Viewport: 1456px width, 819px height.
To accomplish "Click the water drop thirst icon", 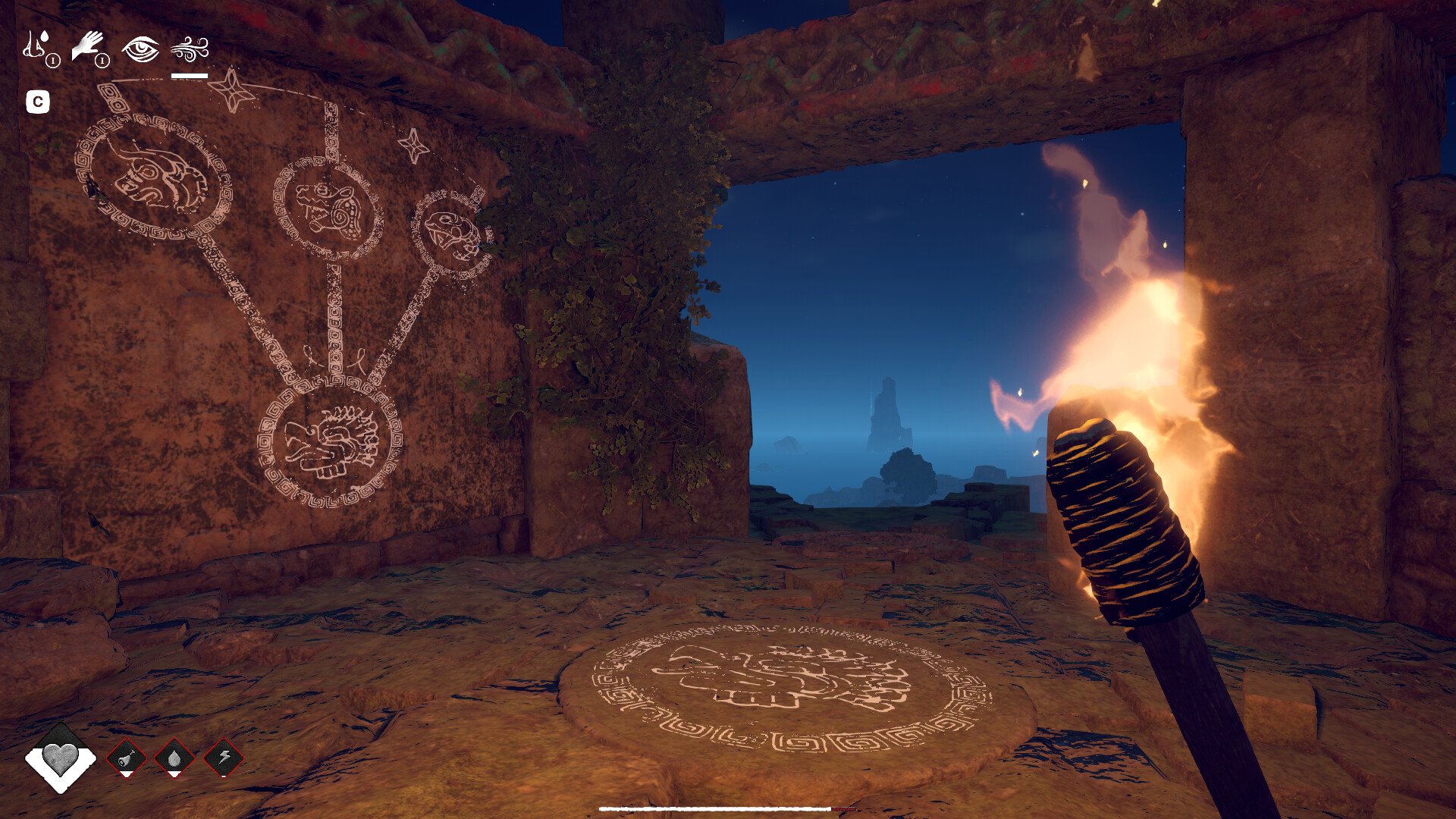I will (174, 757).
